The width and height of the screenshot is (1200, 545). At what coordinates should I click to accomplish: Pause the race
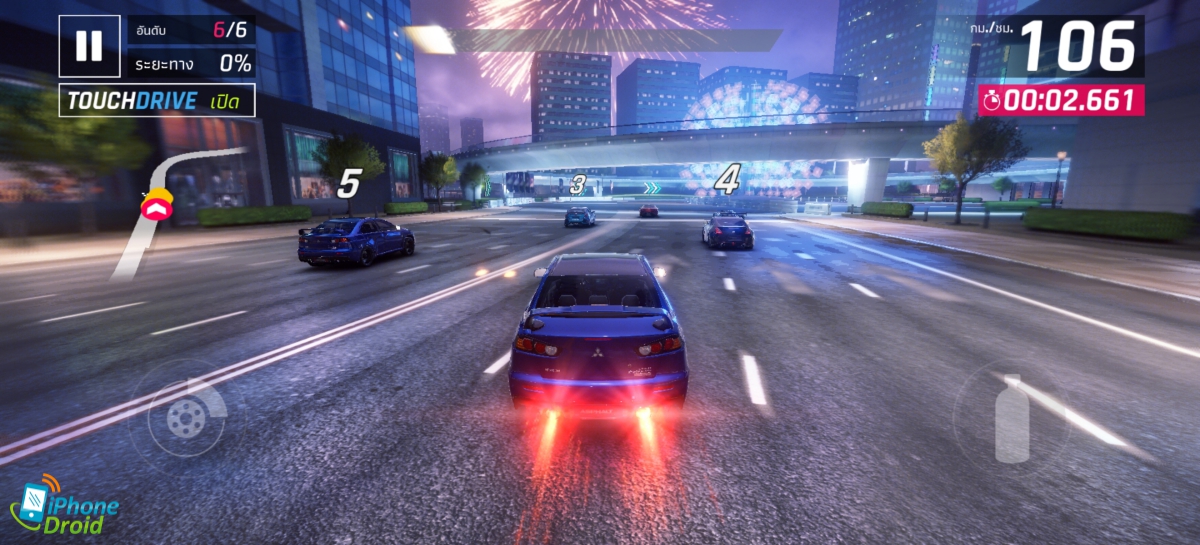(89, 46)
